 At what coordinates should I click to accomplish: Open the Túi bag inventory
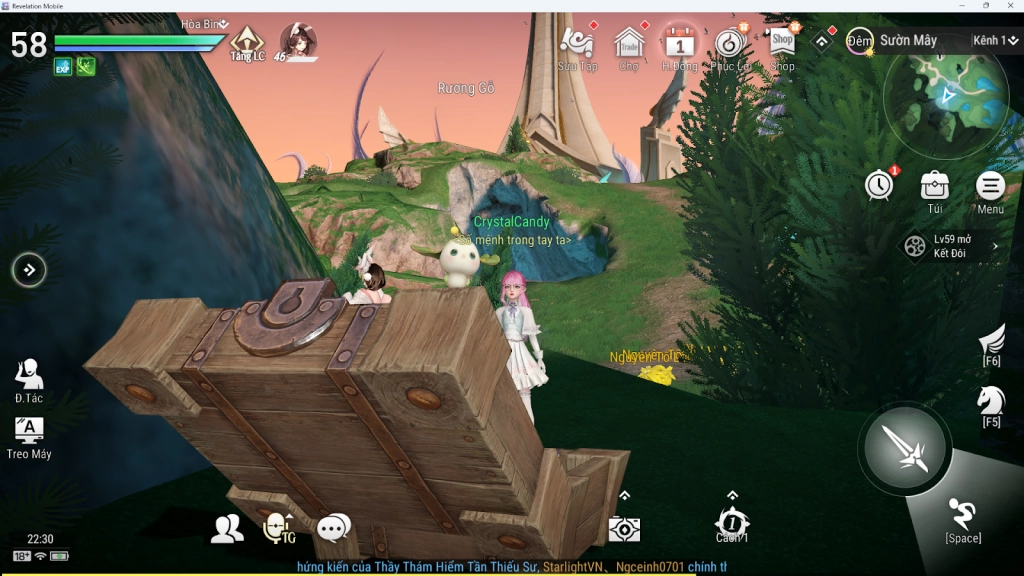point(935,188)
